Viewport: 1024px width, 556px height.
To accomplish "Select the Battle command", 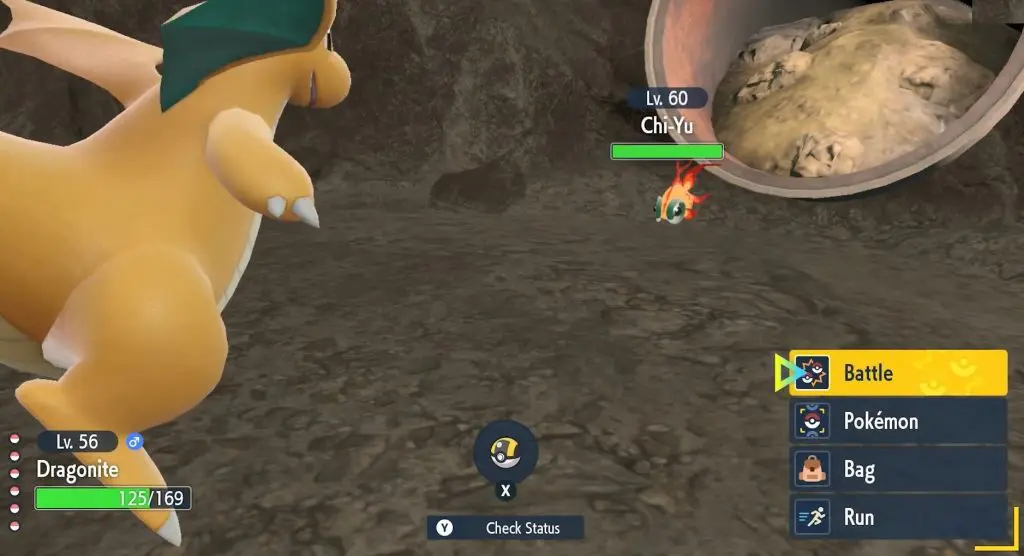I will point(898,373).
